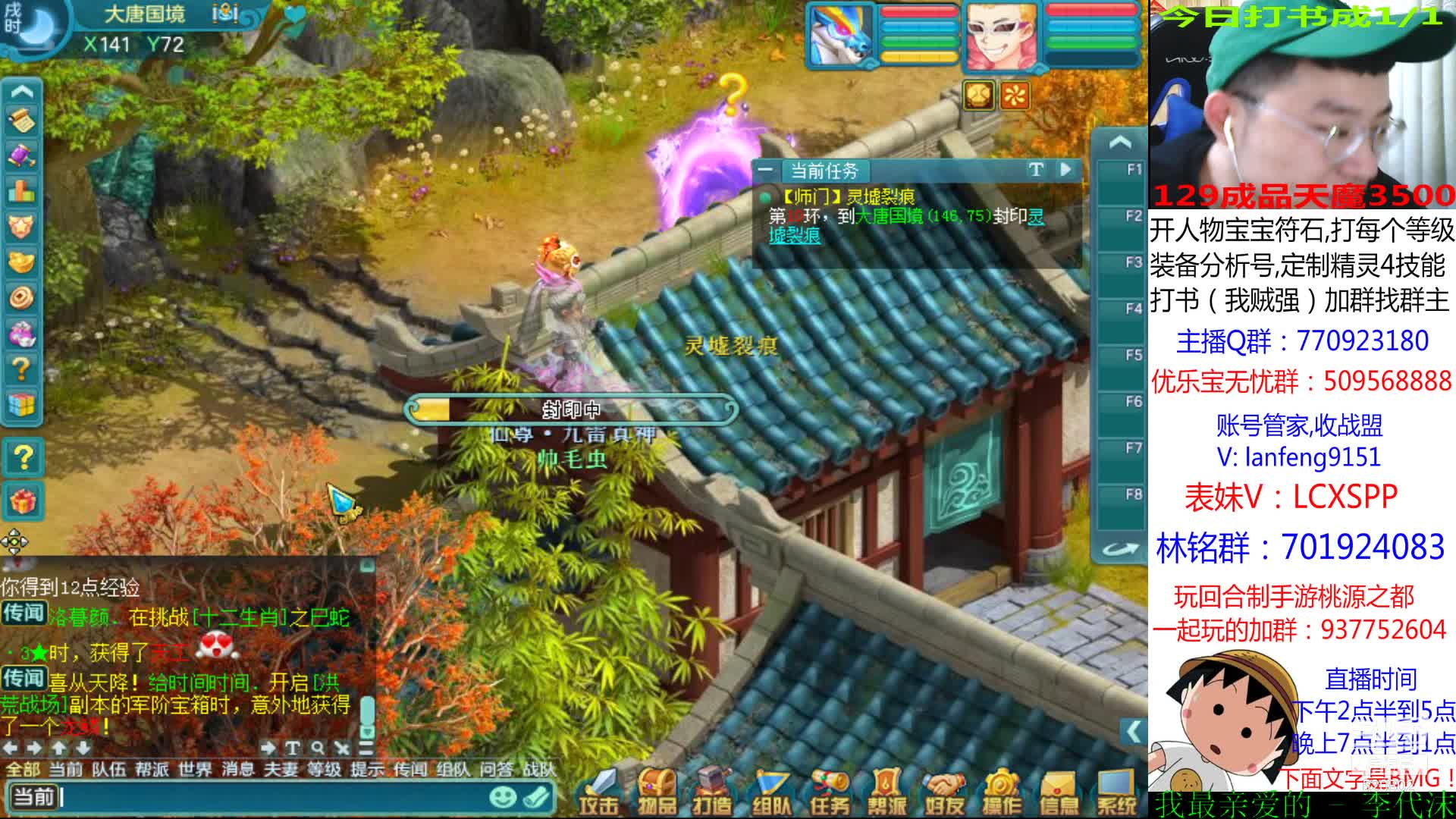Show the 全部 chat tab
1456x819 pixels.
point(23,770)
